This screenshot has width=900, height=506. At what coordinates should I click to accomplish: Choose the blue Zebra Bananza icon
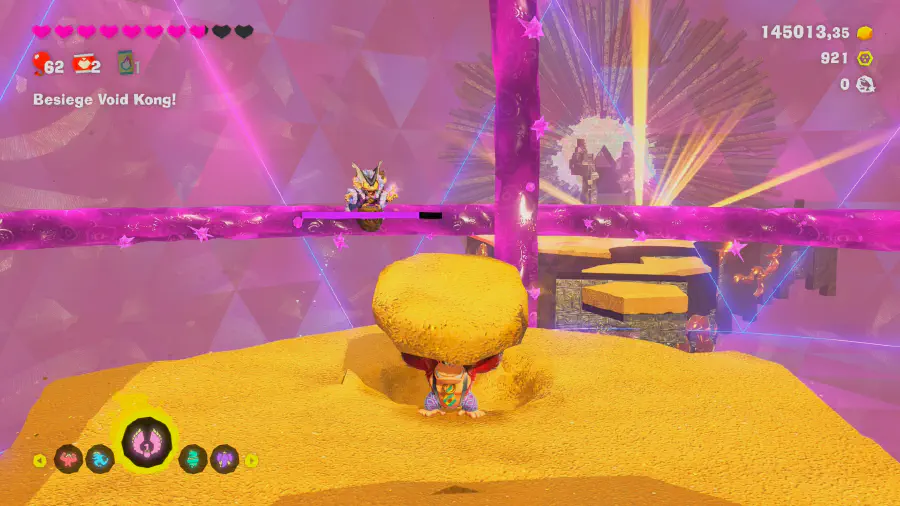[x=99, y=460]
